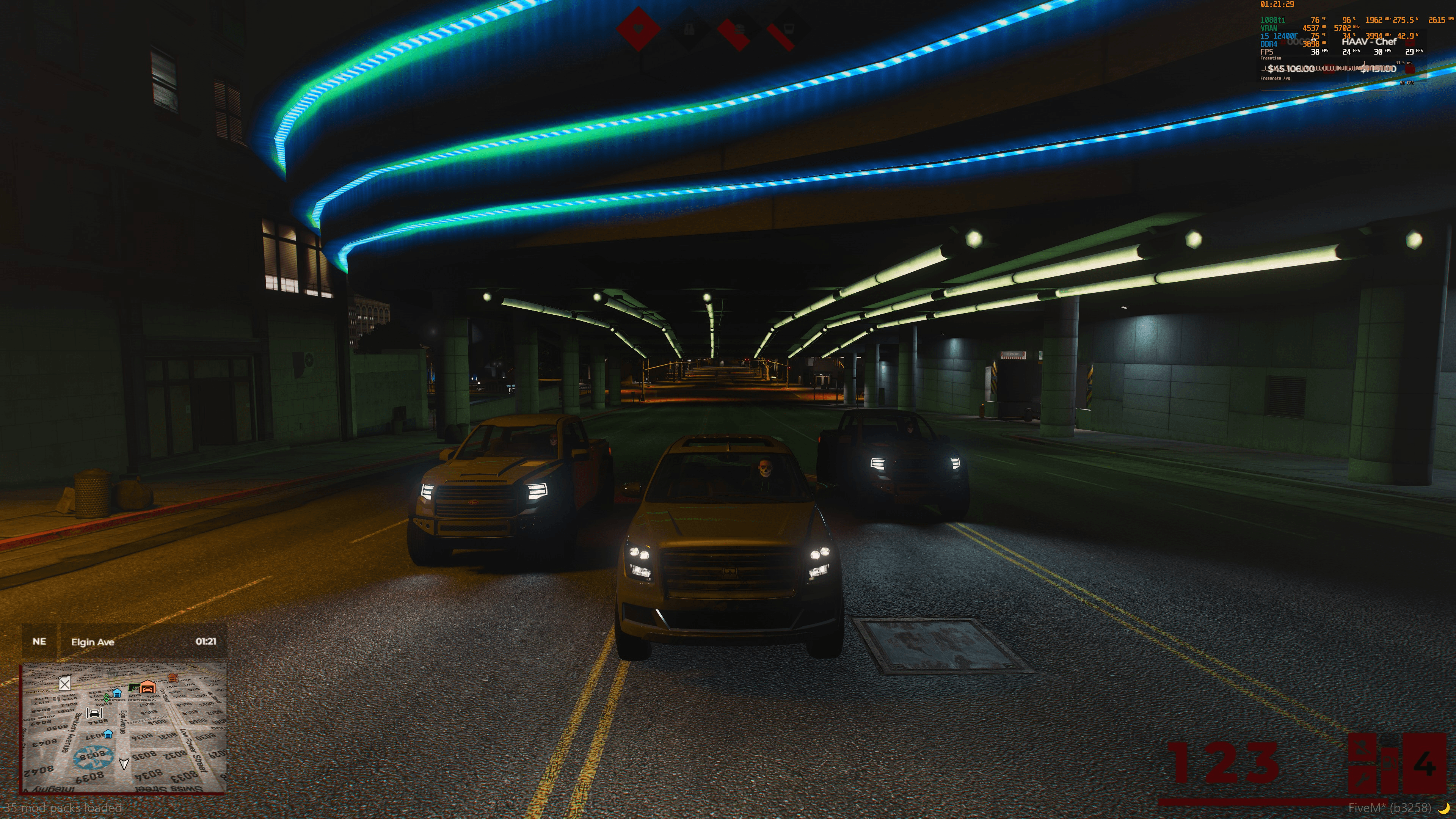Screen dimensions: 1456x819
Task: Select the brown truck marker on minimap
Action: 173,678
